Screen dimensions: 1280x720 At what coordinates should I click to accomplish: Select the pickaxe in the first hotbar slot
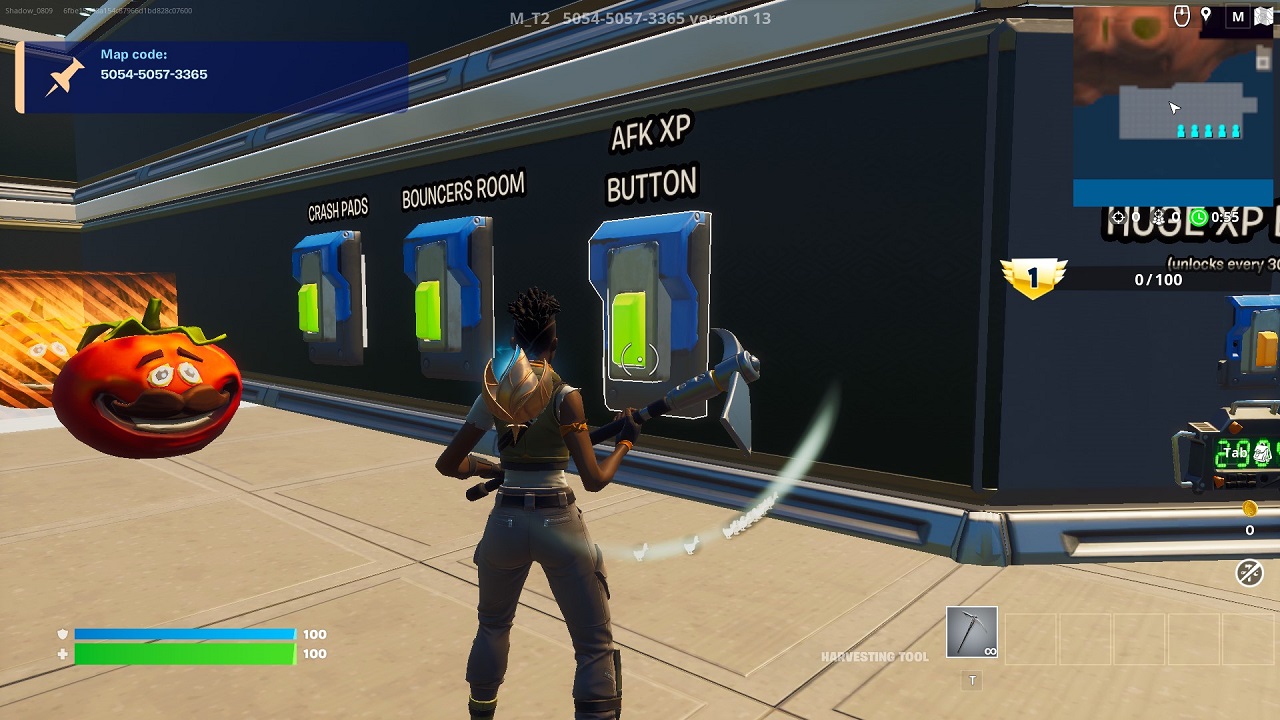[x=971, y=630]
